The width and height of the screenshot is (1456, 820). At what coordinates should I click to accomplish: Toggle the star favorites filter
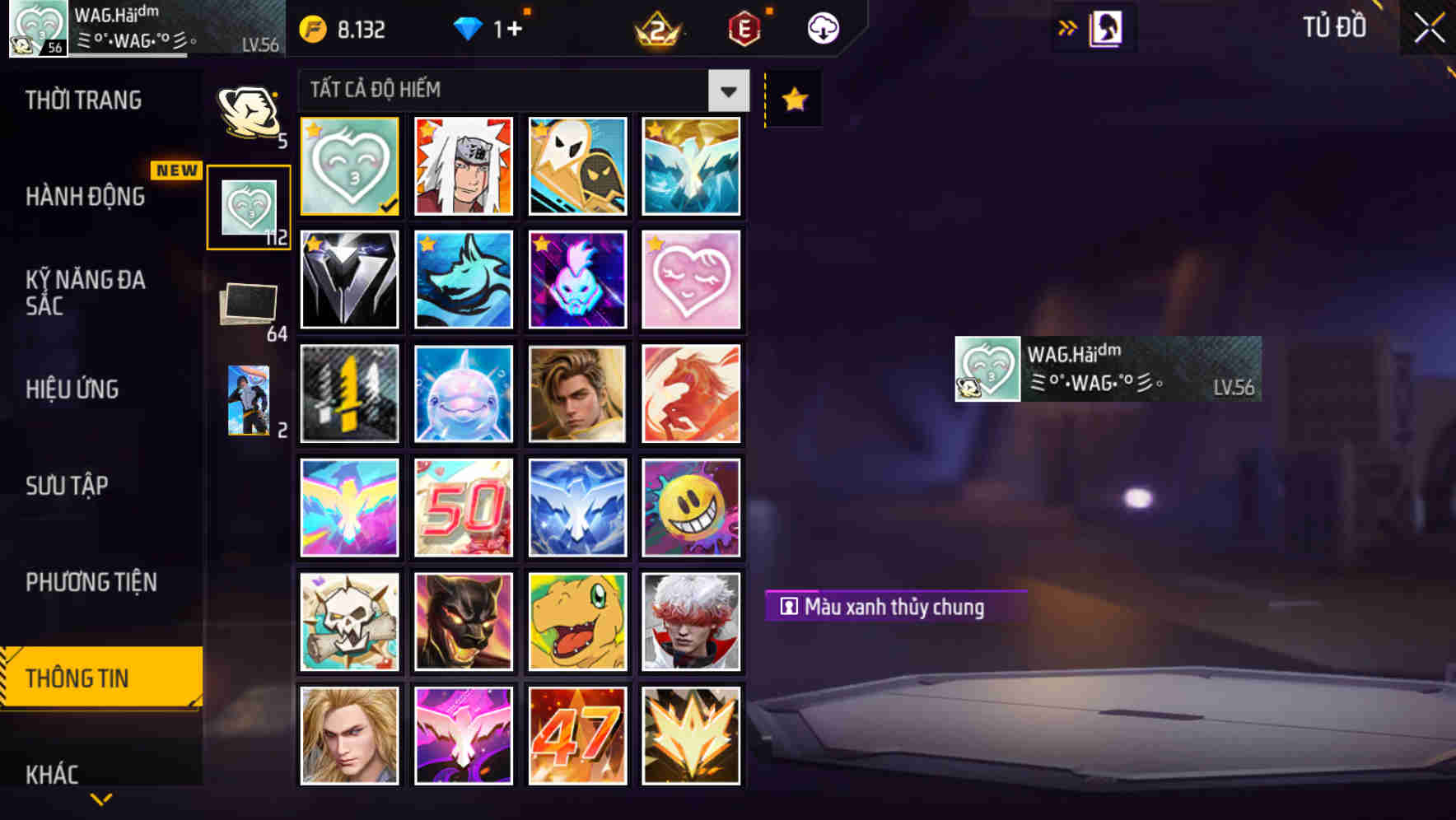click(x=792, y=99)
